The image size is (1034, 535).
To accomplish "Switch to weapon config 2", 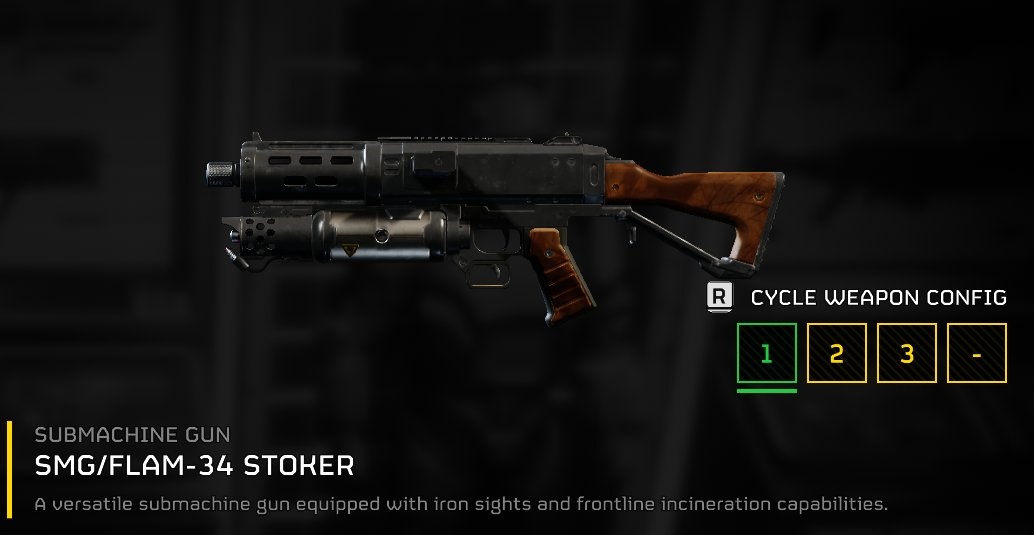I will pos(837,353).
